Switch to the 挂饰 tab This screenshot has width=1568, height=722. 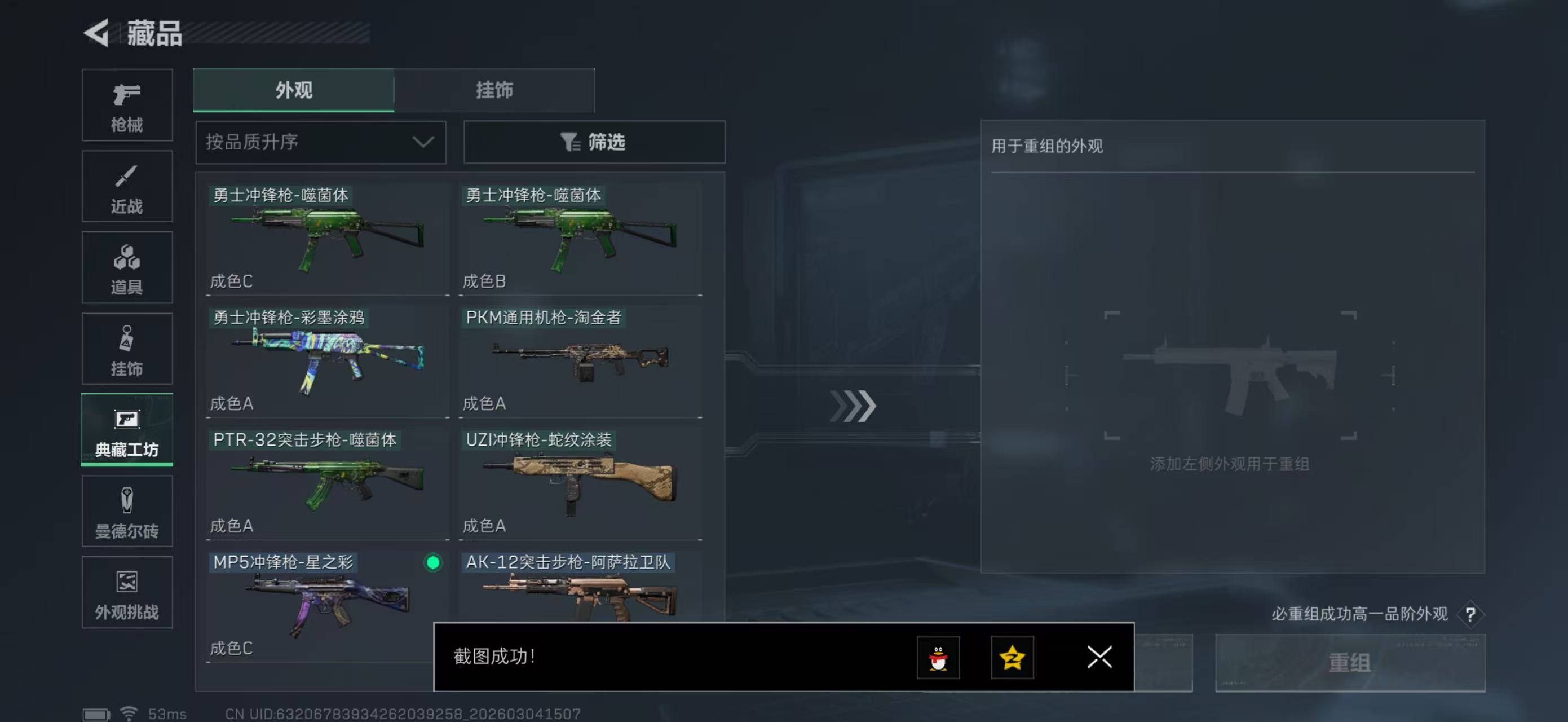(494, 90)
